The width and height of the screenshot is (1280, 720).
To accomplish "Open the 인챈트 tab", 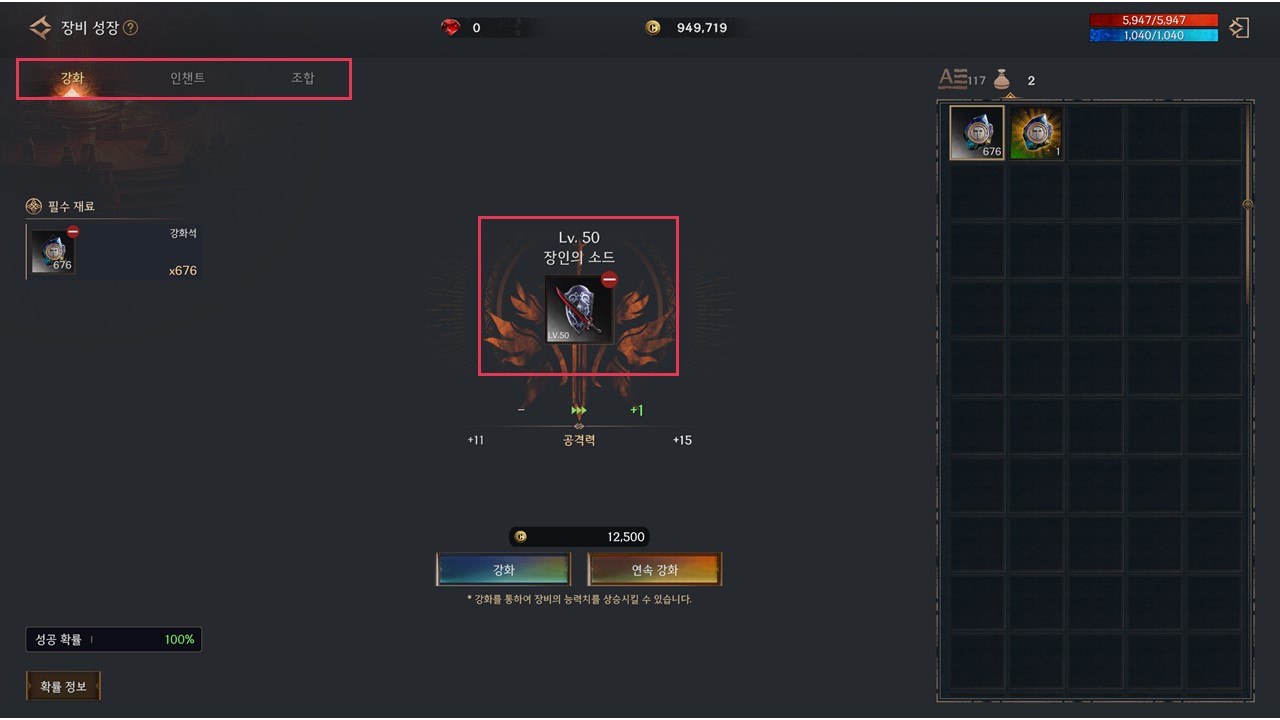I will point(187,78).
